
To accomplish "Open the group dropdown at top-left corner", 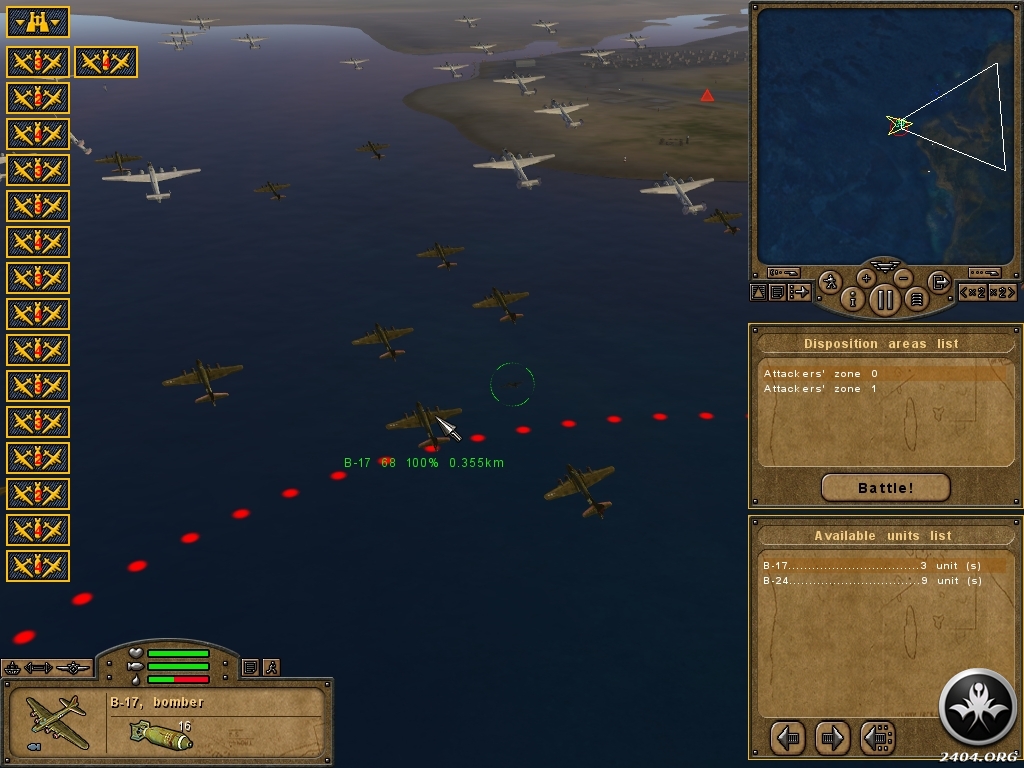I will point(38,21).
